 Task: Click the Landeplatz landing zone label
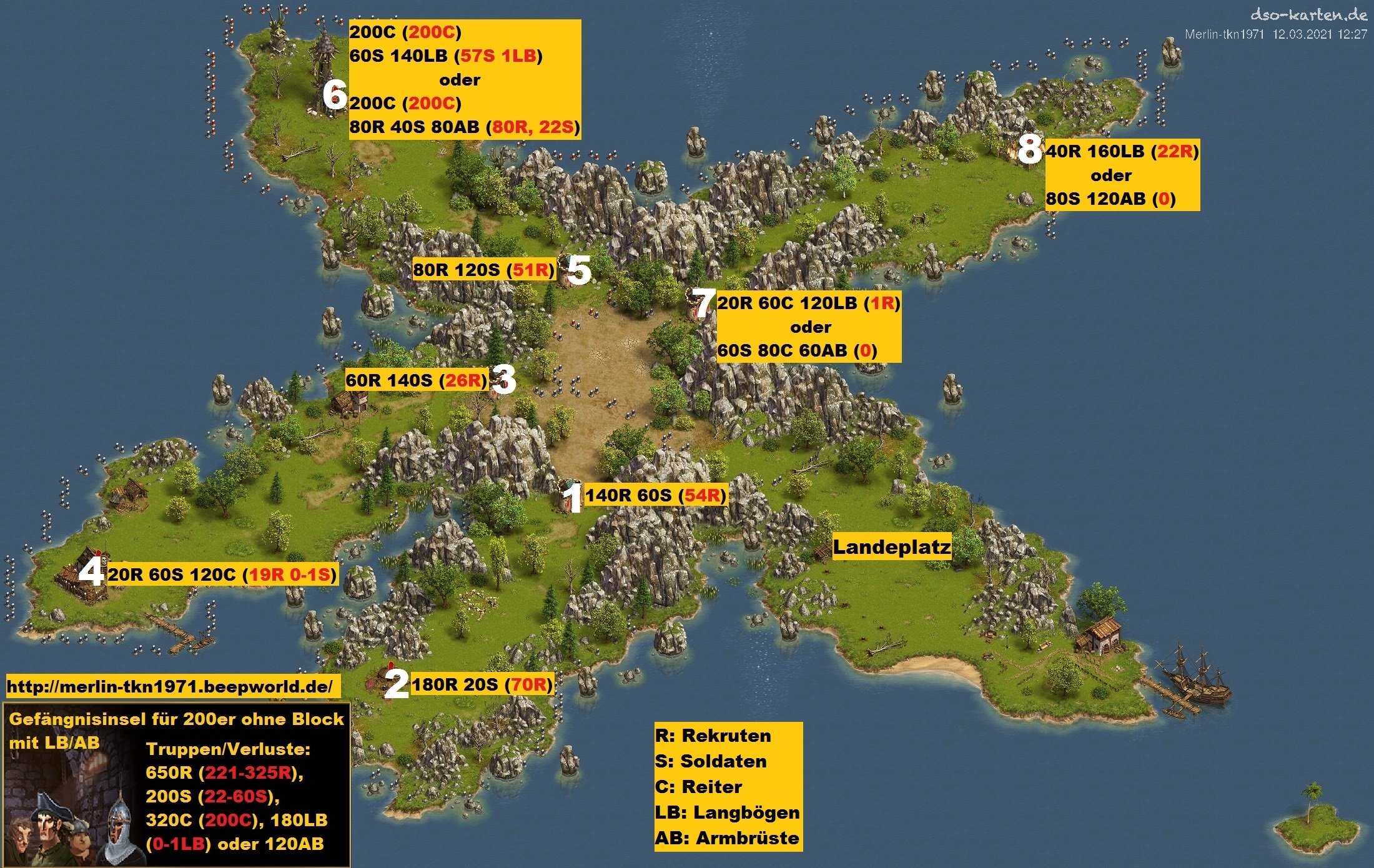[x=891, y=547]
